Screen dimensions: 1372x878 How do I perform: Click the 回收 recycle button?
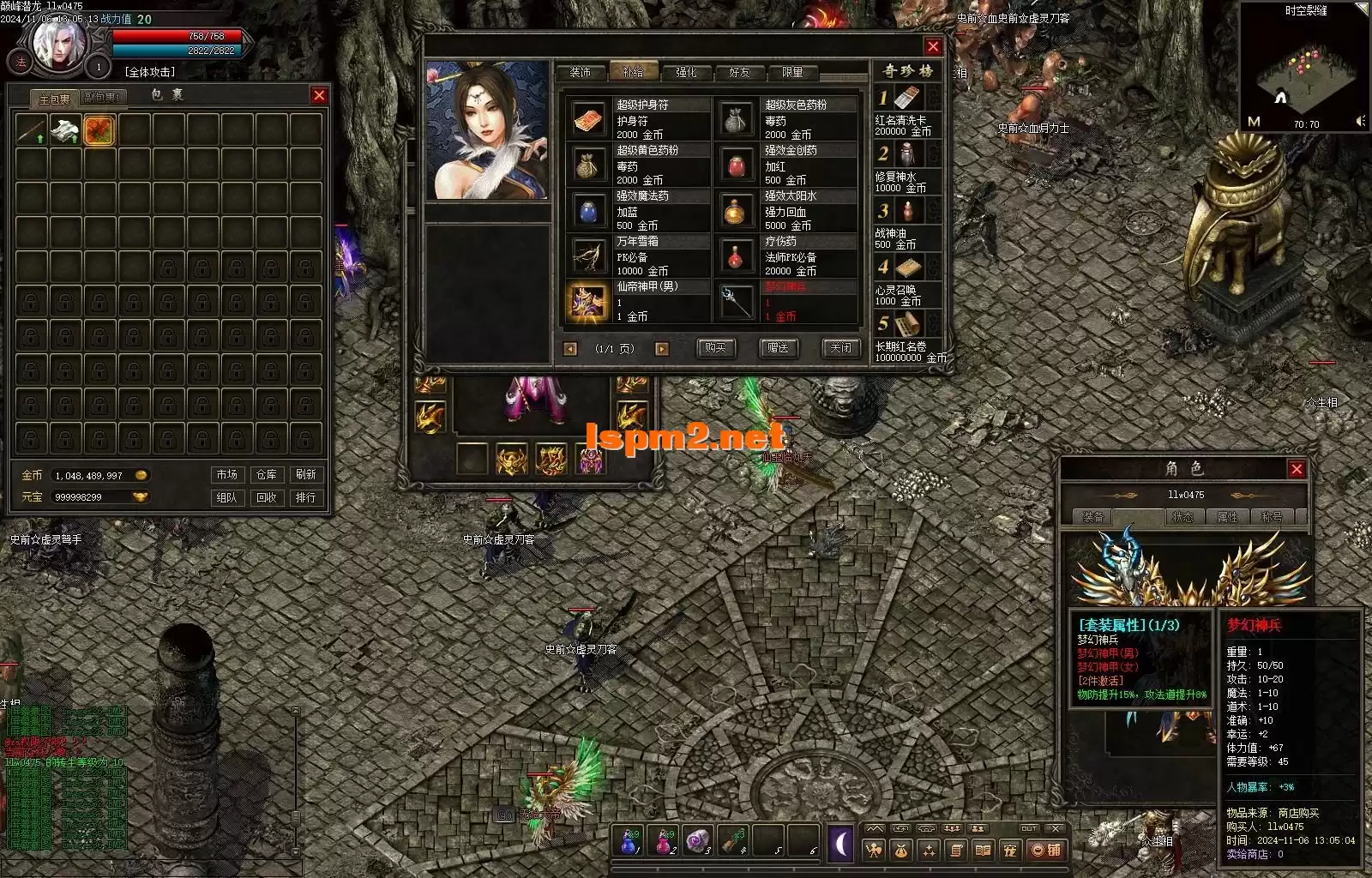click(267, 497)
